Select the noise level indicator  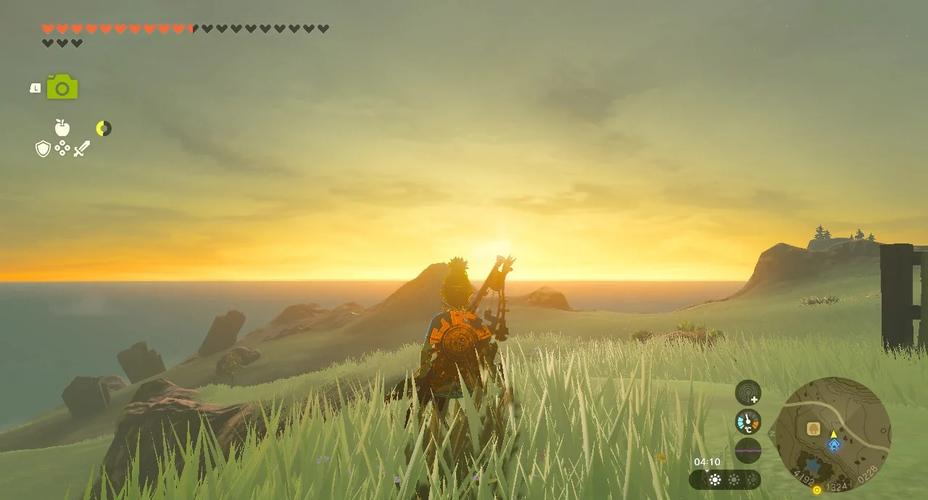pos(748,450)
